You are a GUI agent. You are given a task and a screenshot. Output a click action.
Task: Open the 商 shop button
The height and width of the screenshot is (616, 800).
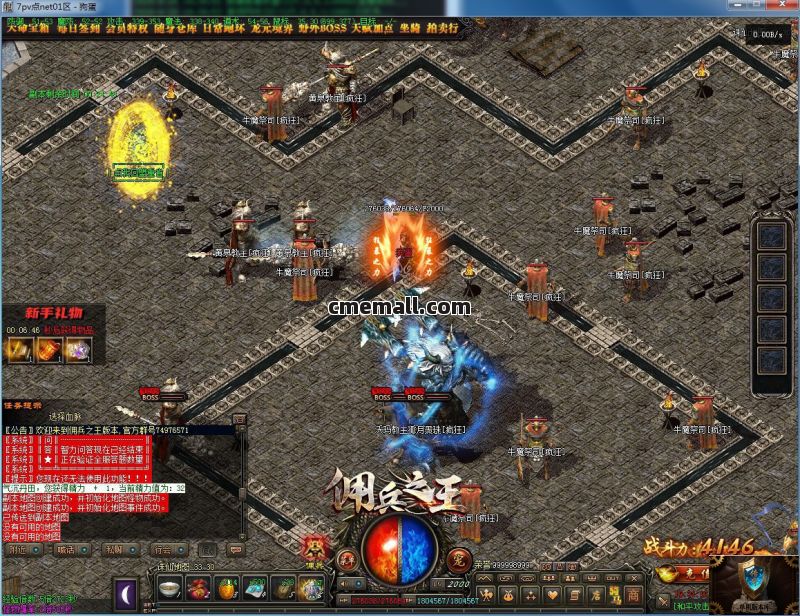[x=633, y=594]
